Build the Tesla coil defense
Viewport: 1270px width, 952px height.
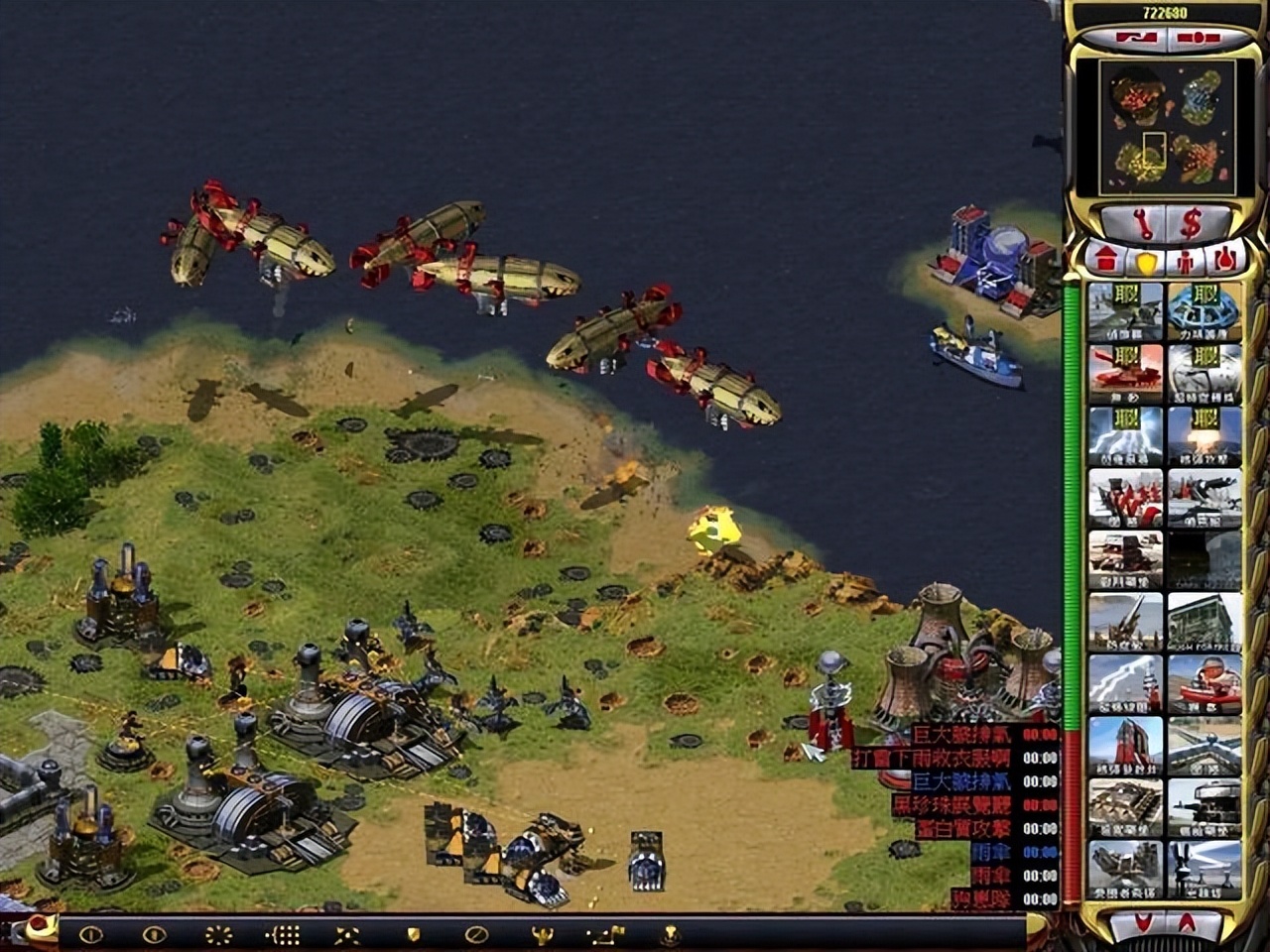pyautogui.click(x=1125, y=682)
